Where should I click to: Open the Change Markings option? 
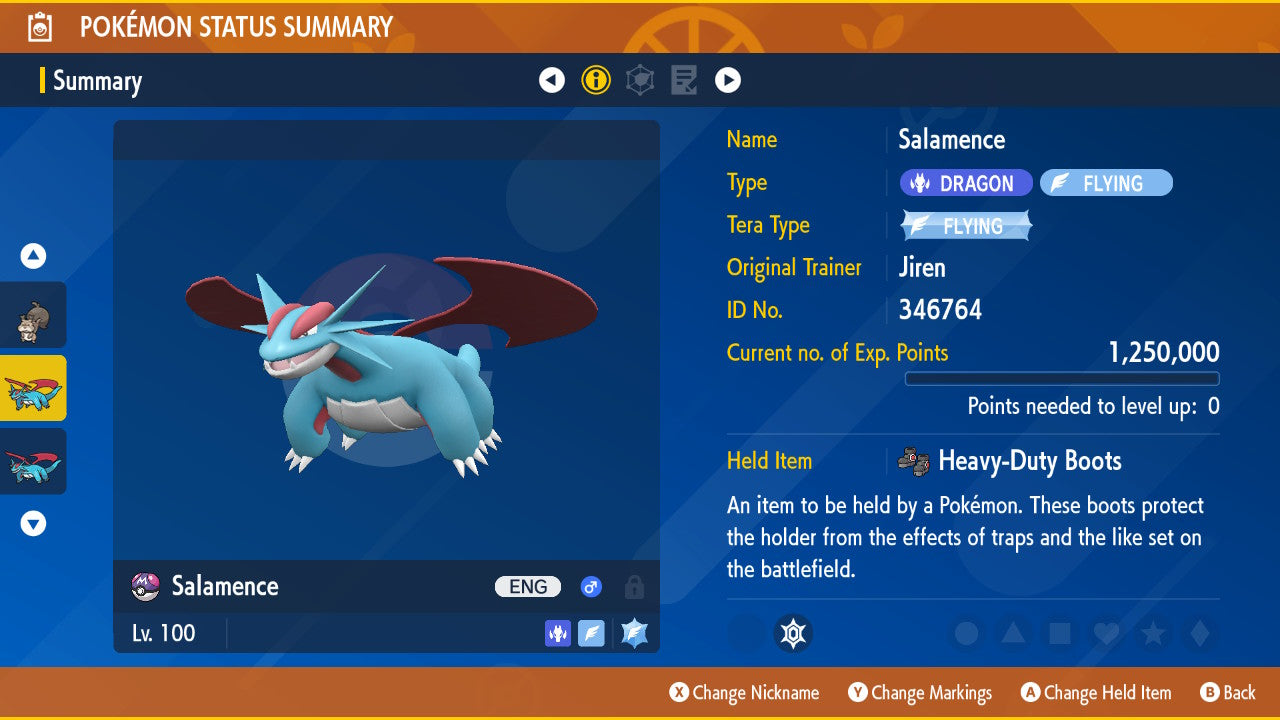click(920, 692)
